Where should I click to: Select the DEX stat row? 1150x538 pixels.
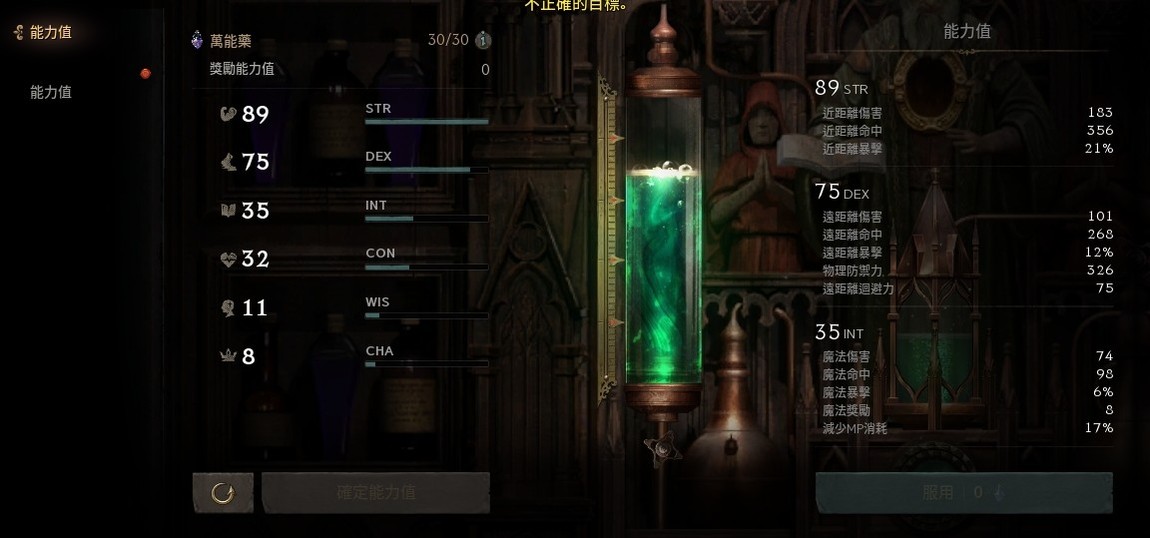click(354, 162)
